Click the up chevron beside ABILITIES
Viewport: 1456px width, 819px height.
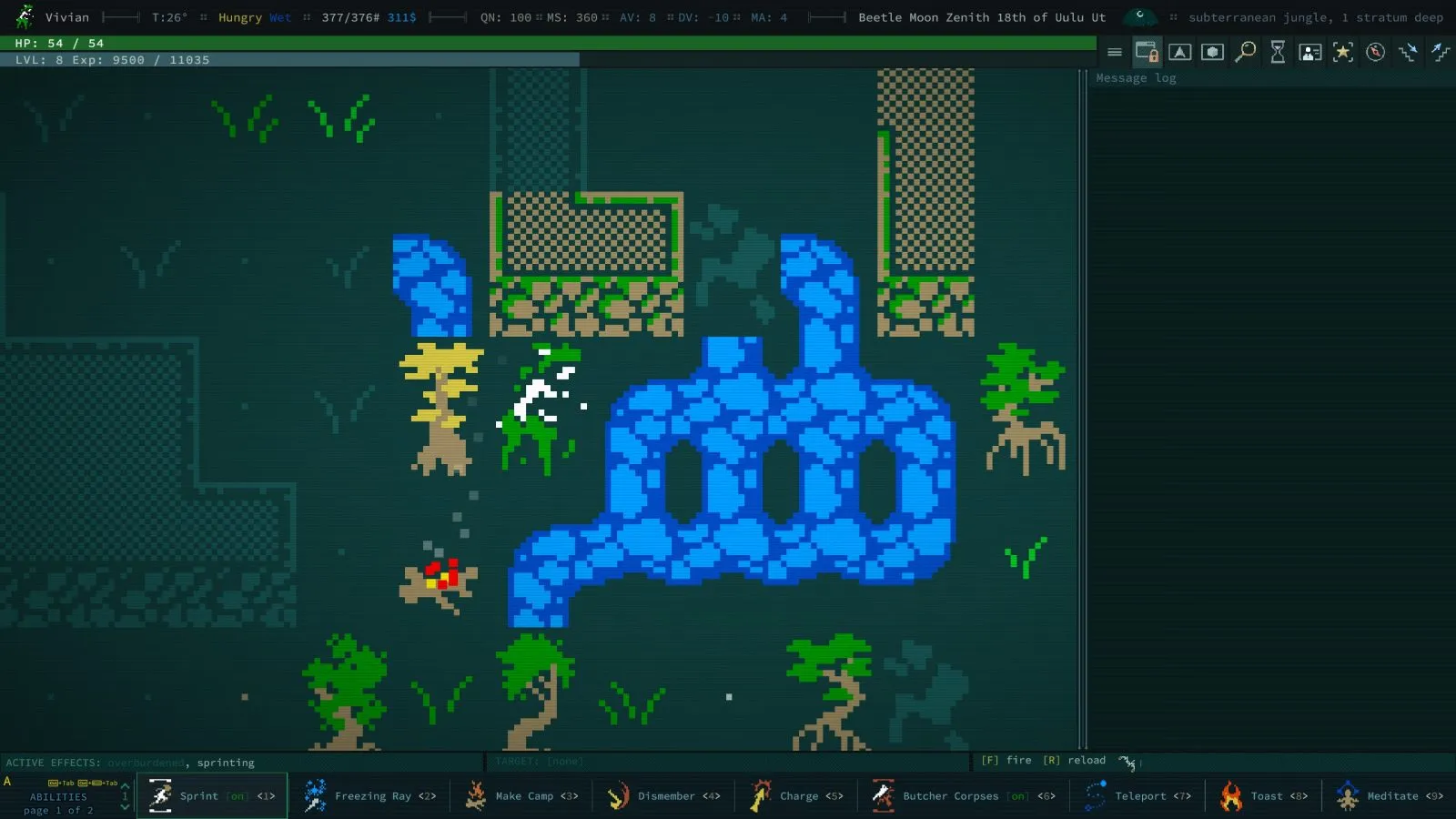coord(125,785)
